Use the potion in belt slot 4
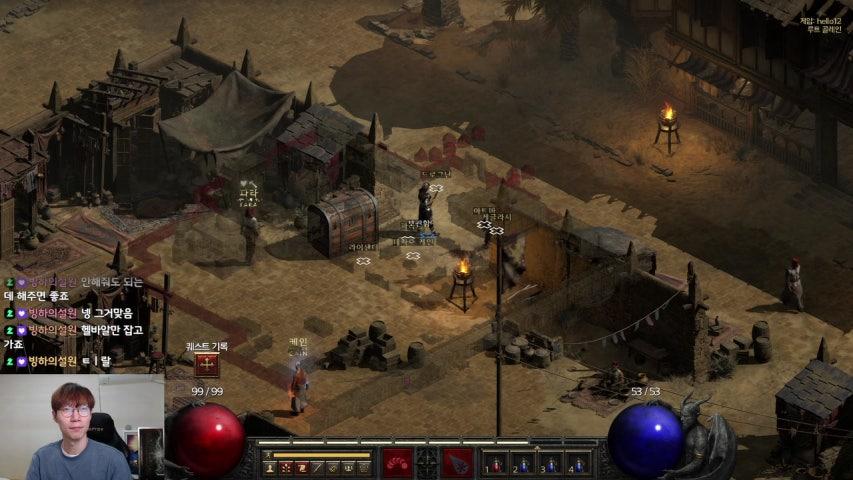This screenshot has width=853, height=480. pyautogui.click(x=578, y=464)
